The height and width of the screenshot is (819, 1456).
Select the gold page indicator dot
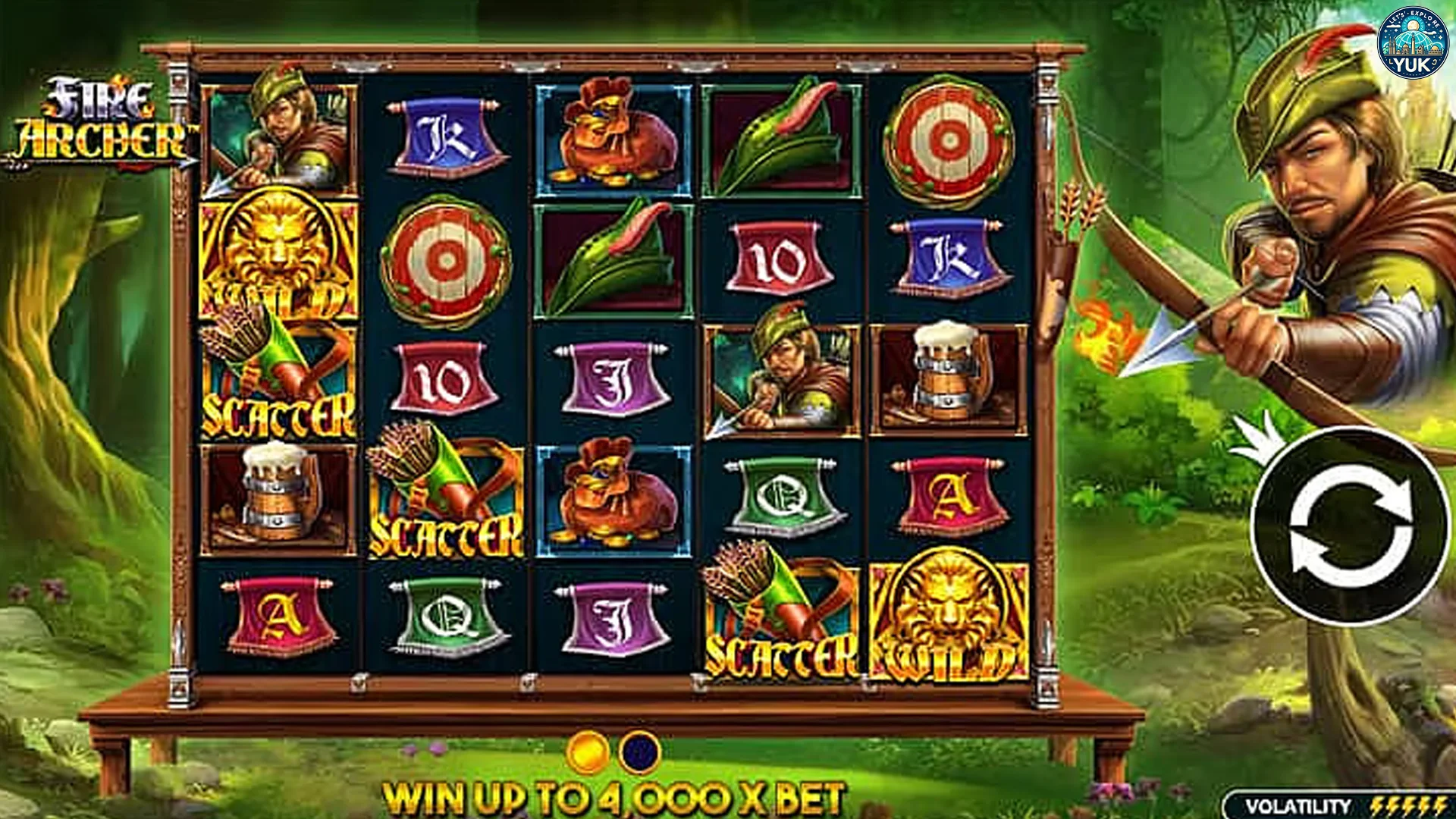tap(588, 752)
